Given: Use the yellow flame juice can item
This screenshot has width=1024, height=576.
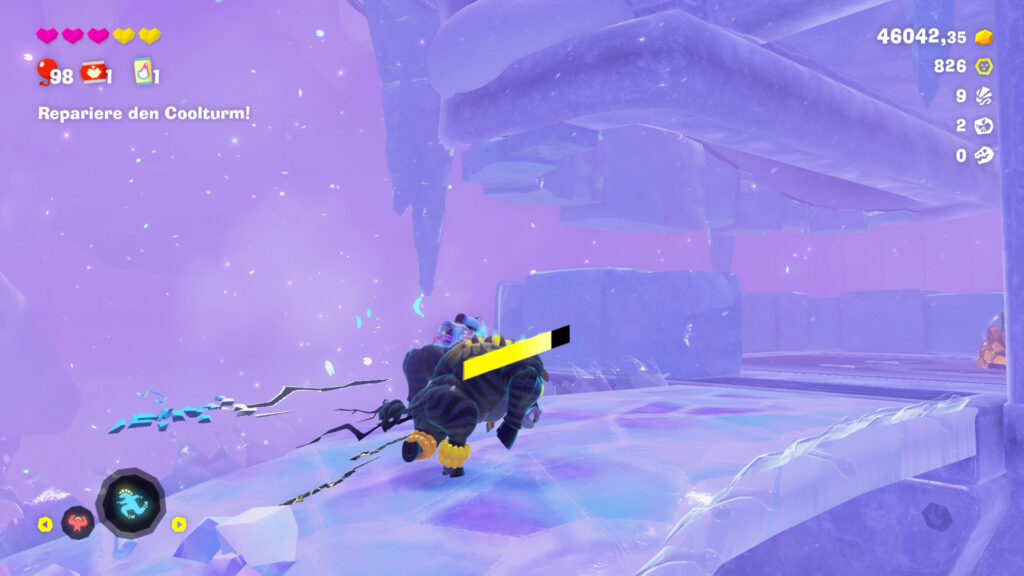Looking at the screenshot, I should point(142,71).
